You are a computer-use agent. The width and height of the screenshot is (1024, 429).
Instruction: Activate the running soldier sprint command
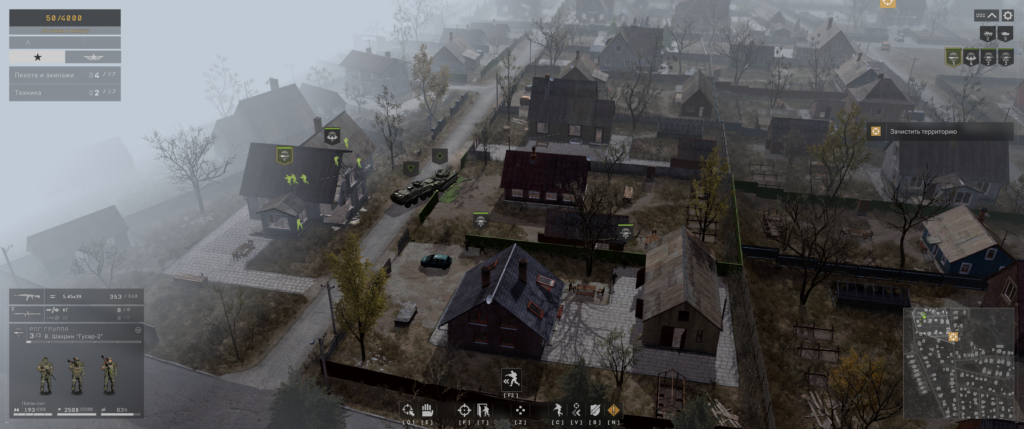(x=558, y=410)
